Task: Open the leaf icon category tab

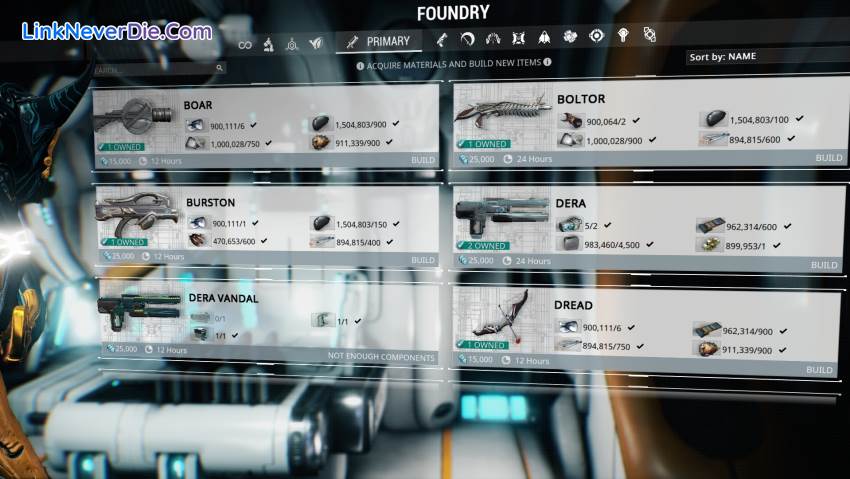Action: point(316,43)
